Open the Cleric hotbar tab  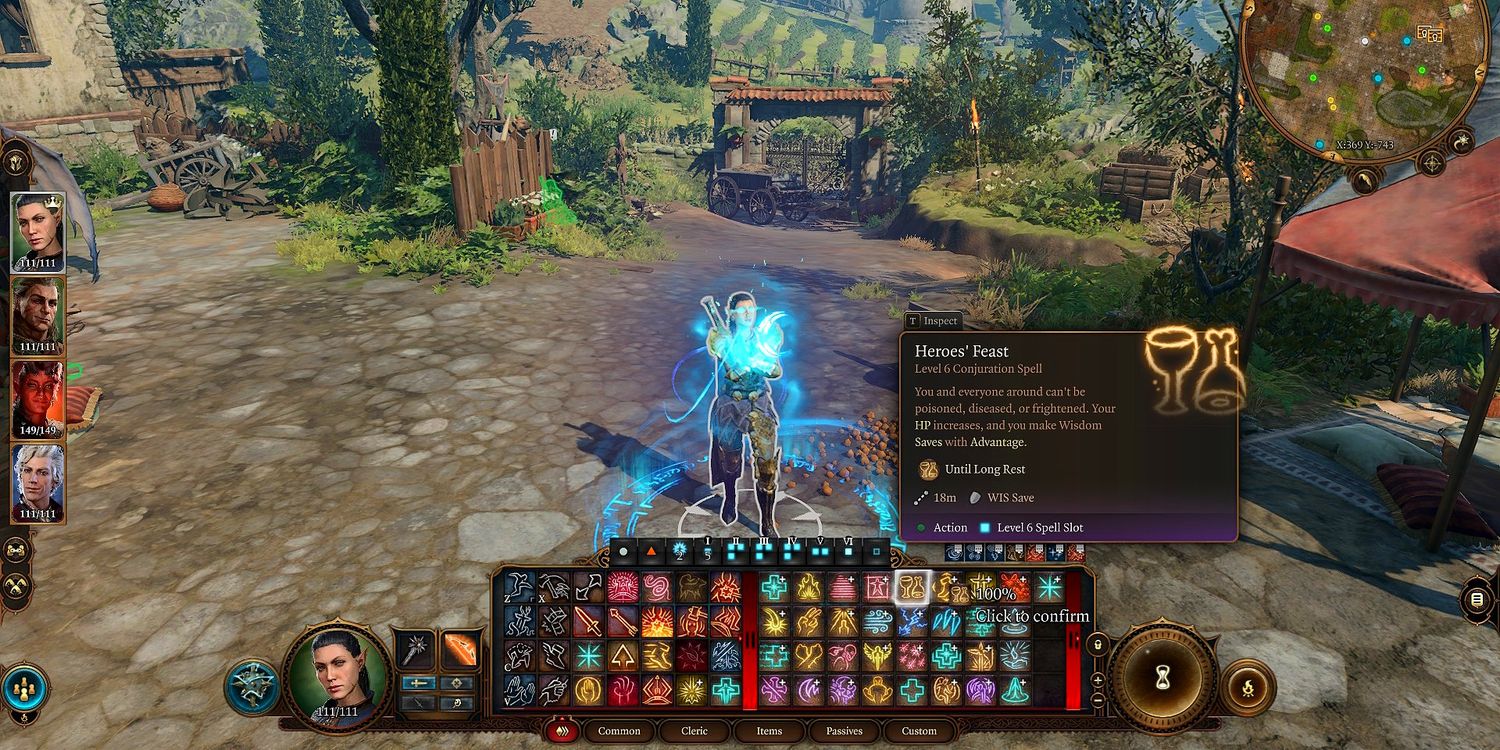(x=694, y=731)
